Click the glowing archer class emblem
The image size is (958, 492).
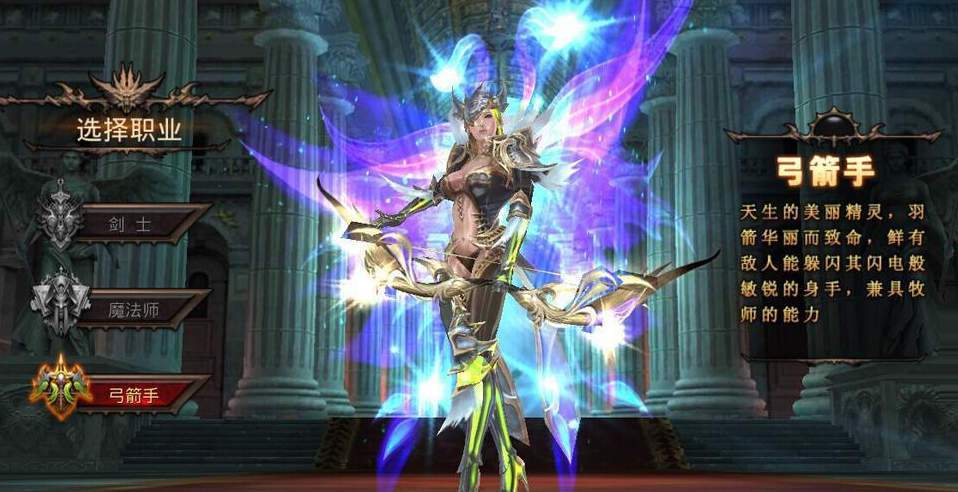[60, 388]
